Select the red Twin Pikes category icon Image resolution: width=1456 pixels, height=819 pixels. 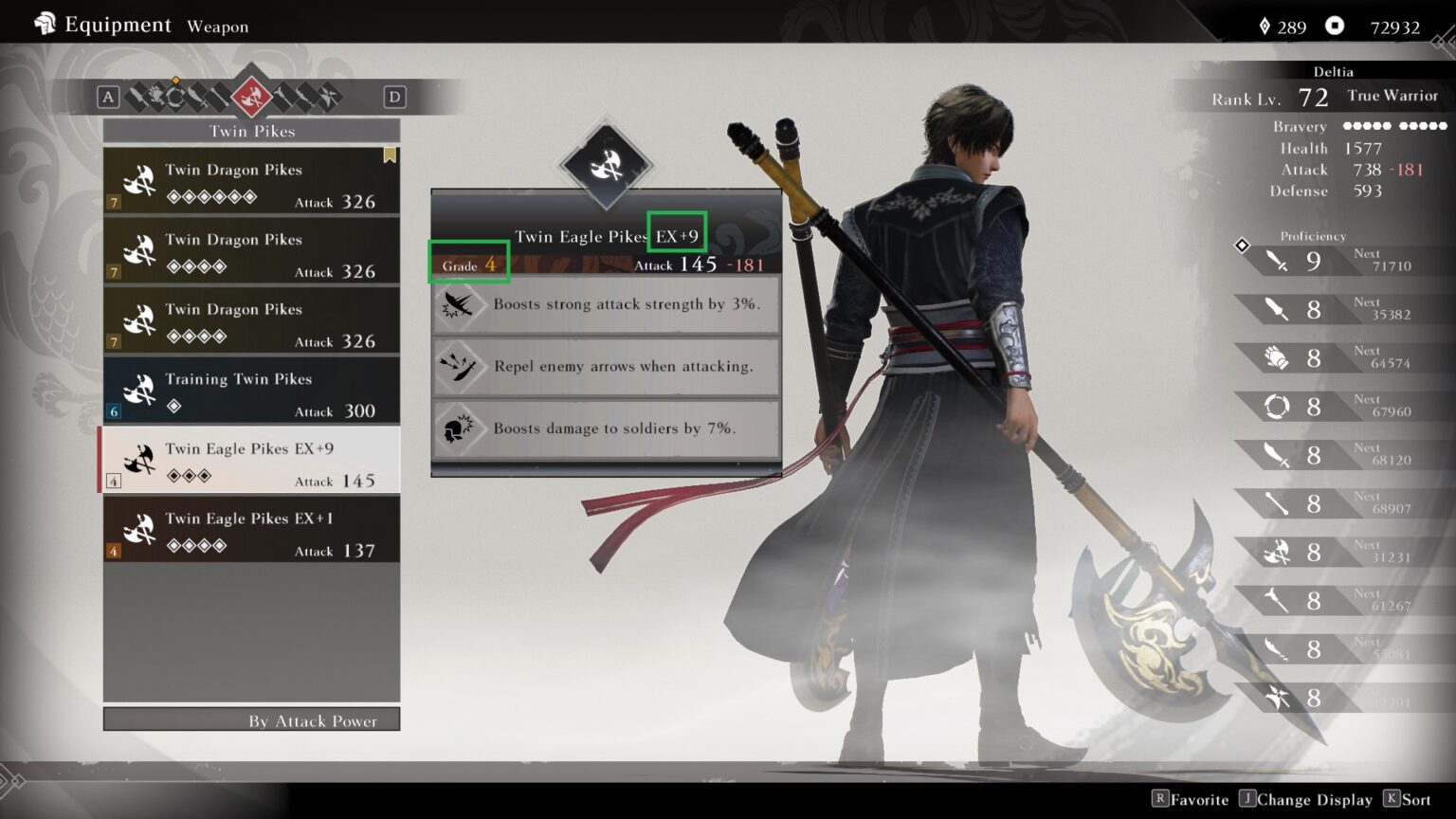click(x=252, y=96)
